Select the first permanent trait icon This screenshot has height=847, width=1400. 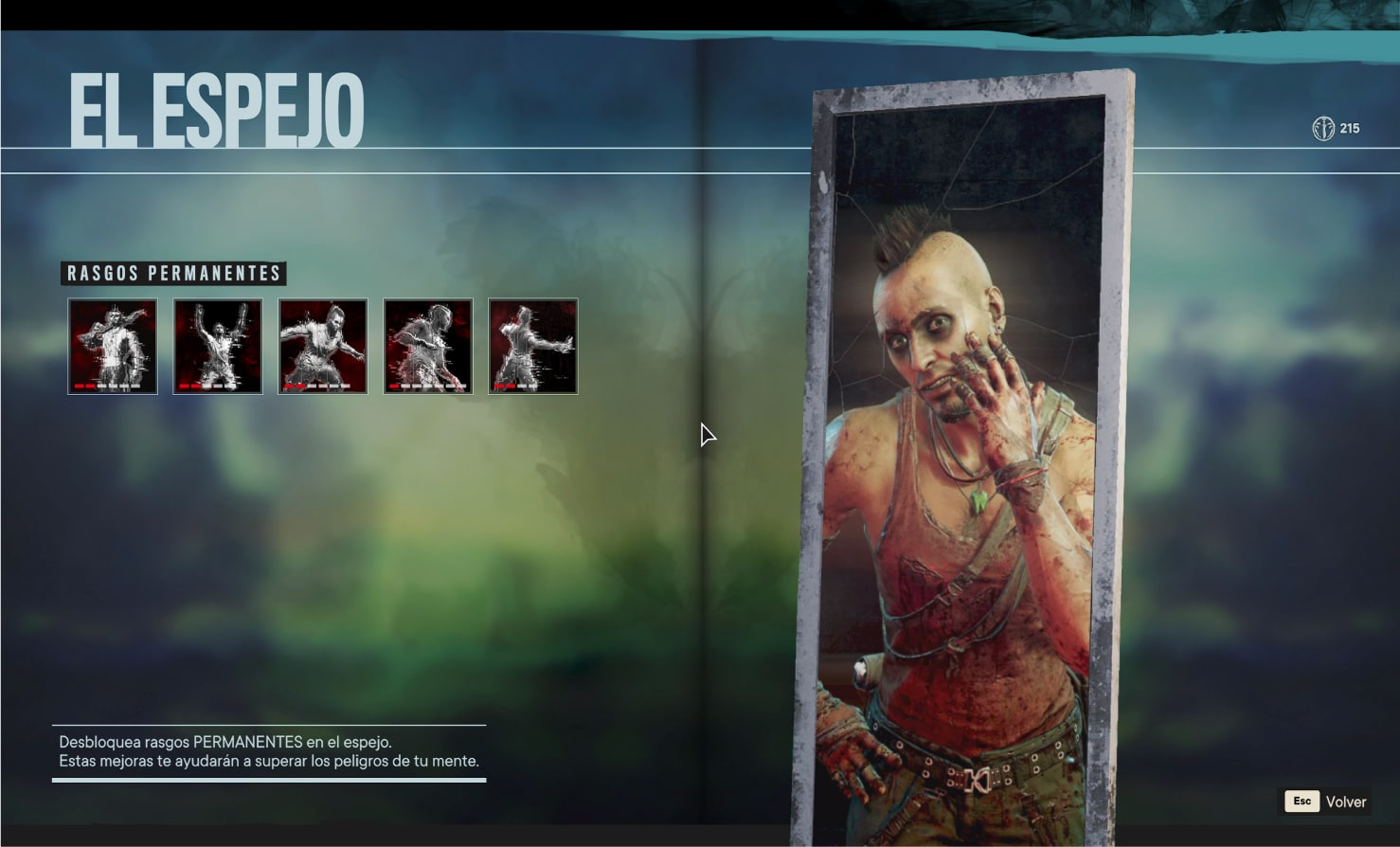[113, 346]
